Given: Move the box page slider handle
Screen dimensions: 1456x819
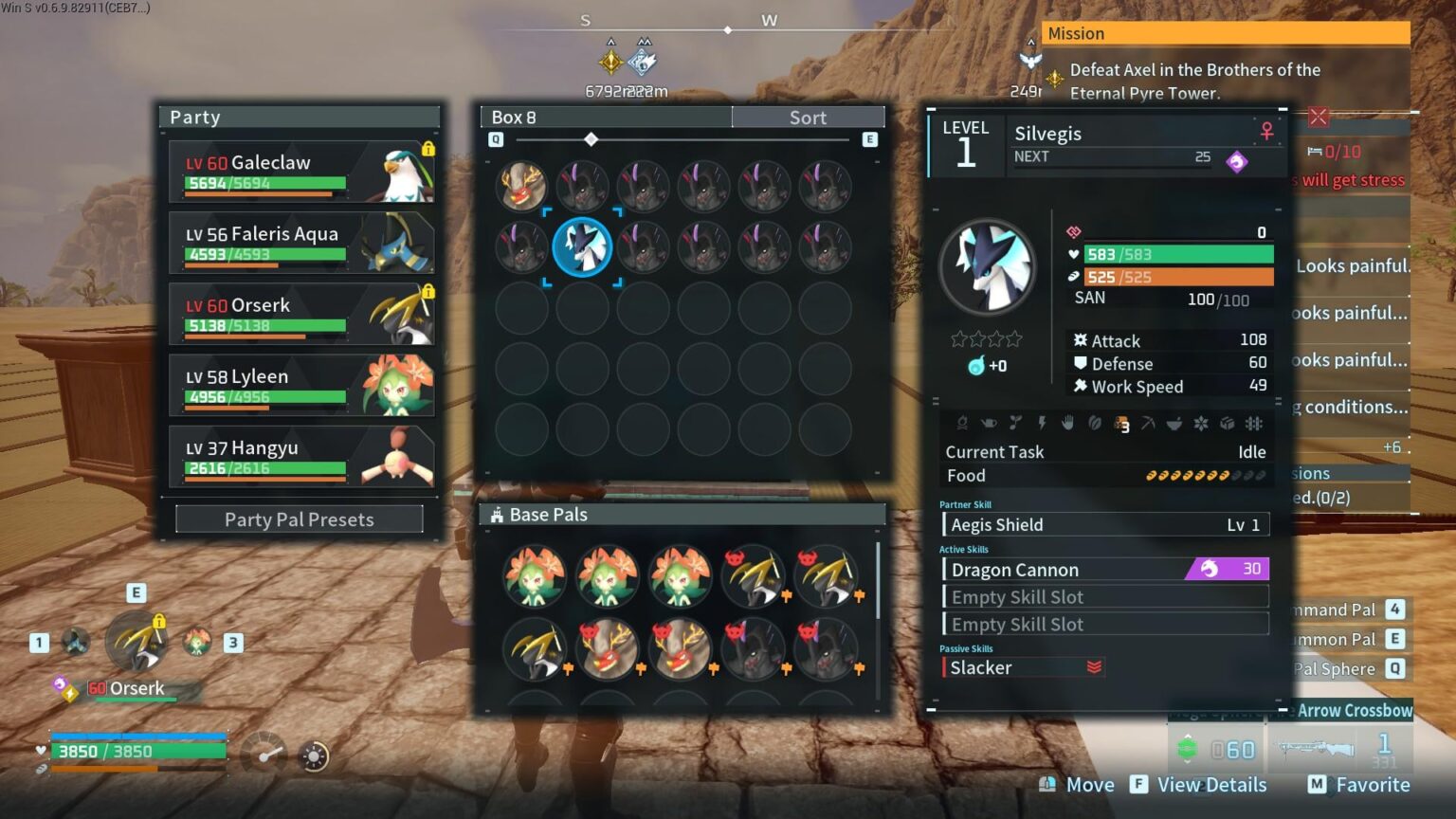Looking at the screenshot, I should [x=591, y=139].
